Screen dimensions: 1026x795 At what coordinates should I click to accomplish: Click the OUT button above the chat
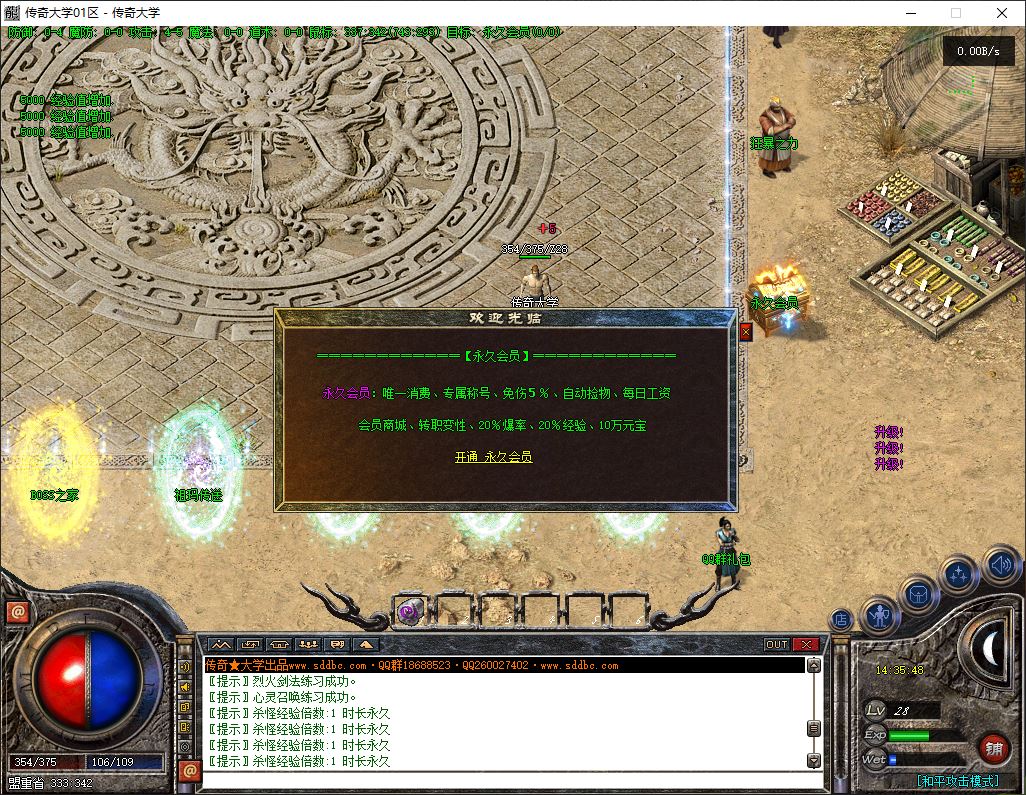click(x=777, y=645)
